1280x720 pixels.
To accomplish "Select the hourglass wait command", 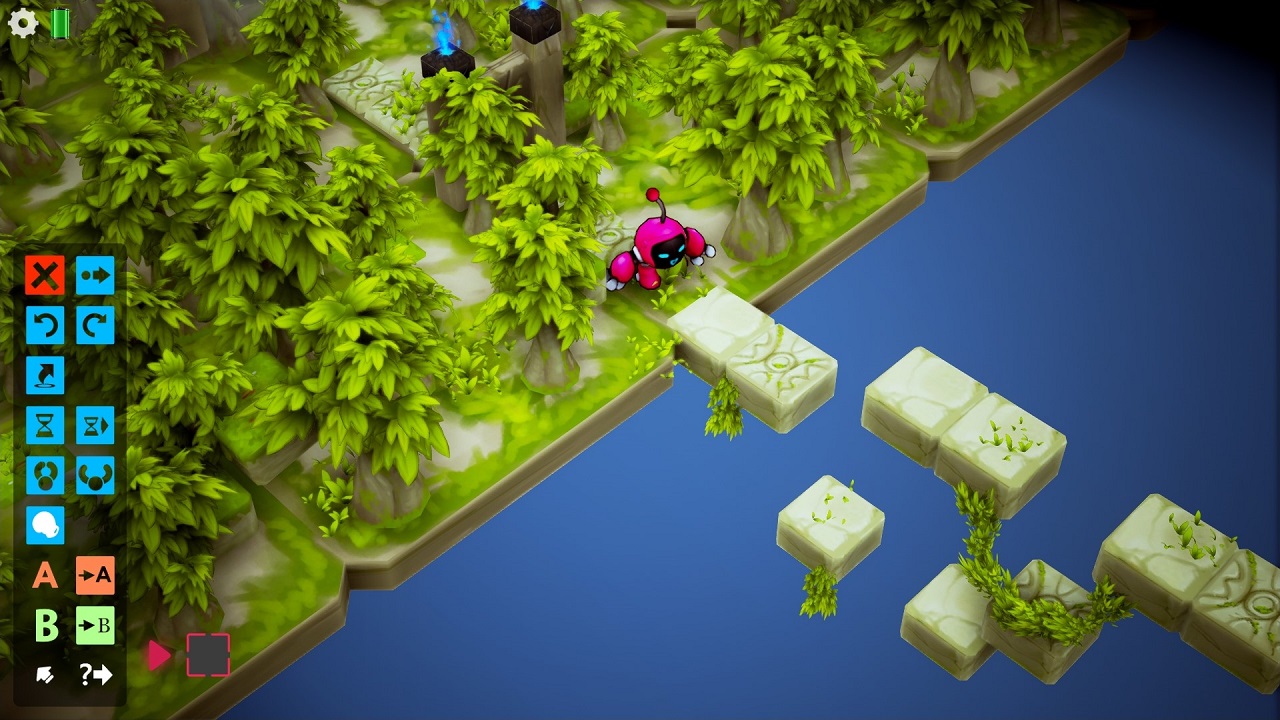I will click(x=44, y=425).
